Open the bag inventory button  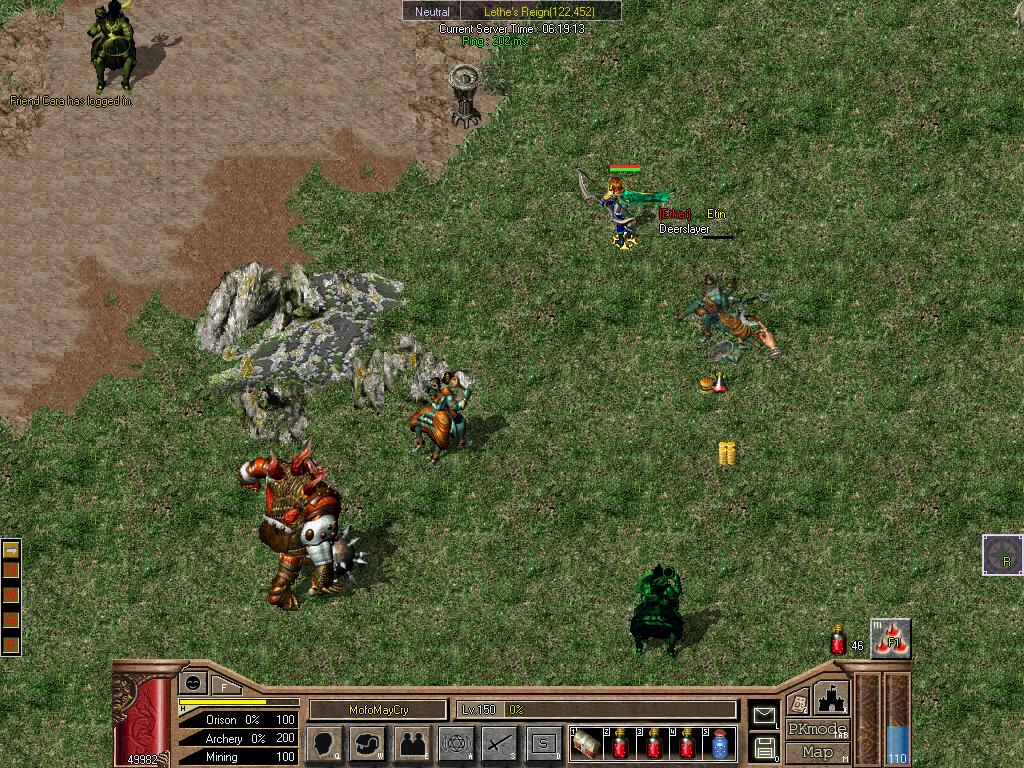[367, 744]
